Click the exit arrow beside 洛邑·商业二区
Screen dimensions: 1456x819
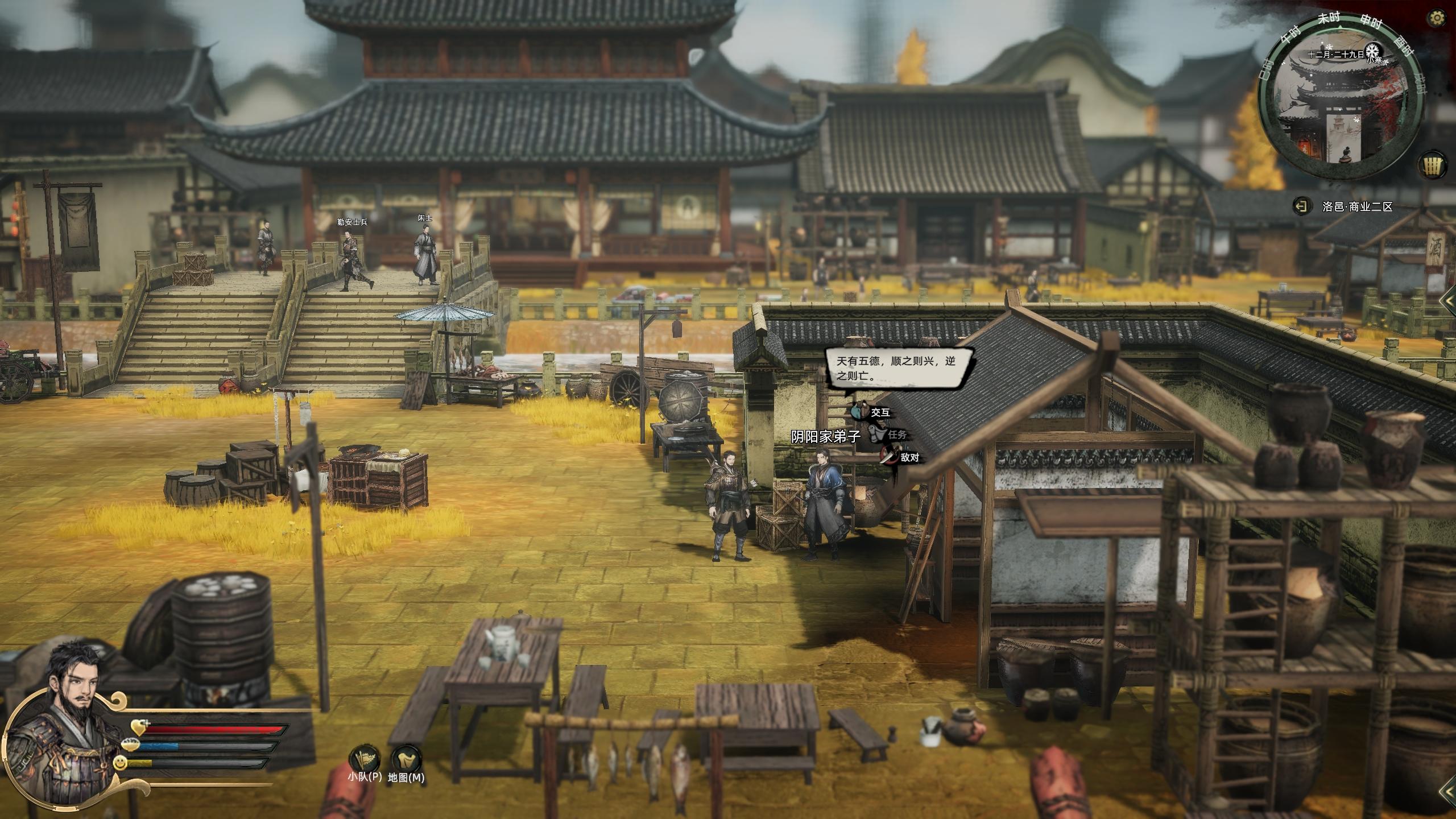coord(1300,206)
